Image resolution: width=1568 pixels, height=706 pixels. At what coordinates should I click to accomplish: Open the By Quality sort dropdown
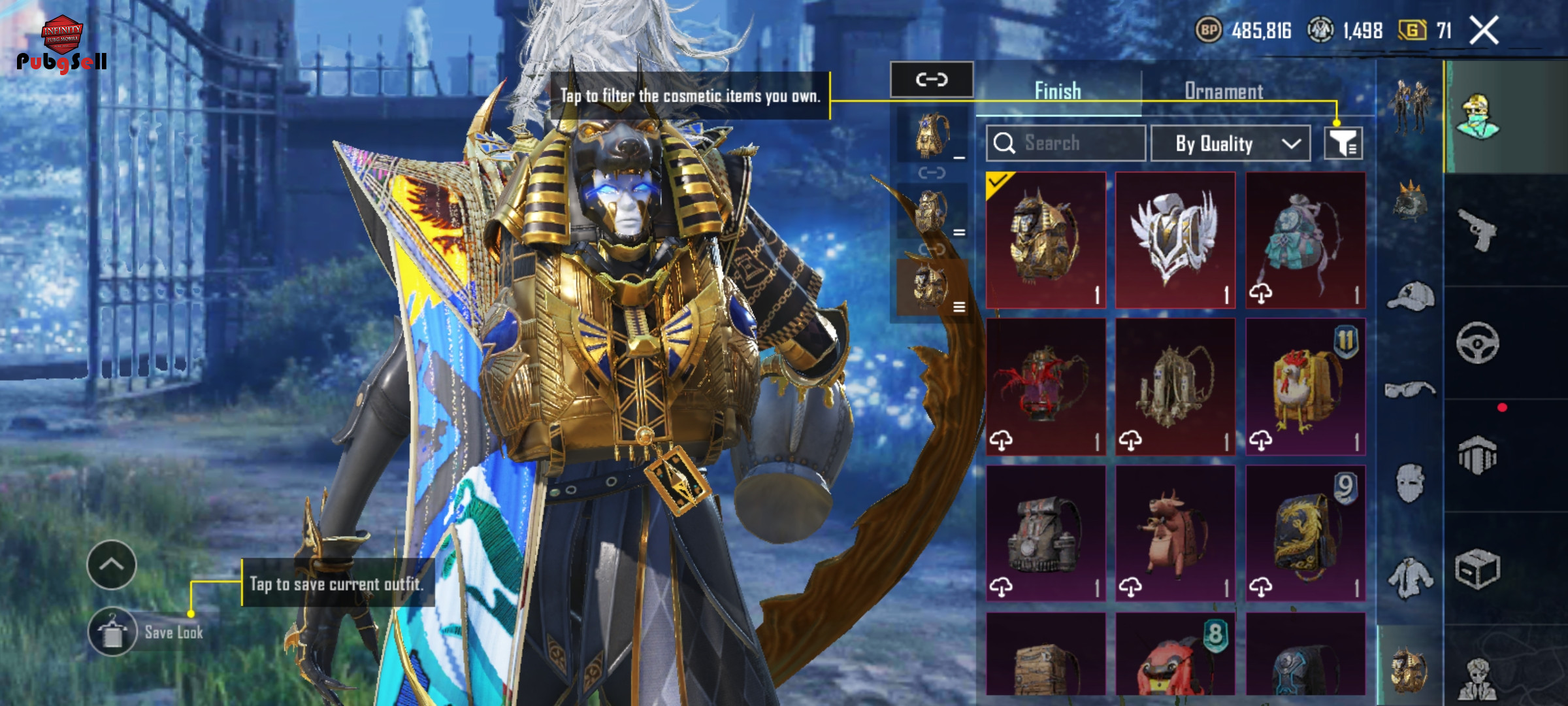pyautogui.click(x=1230, y=143)
